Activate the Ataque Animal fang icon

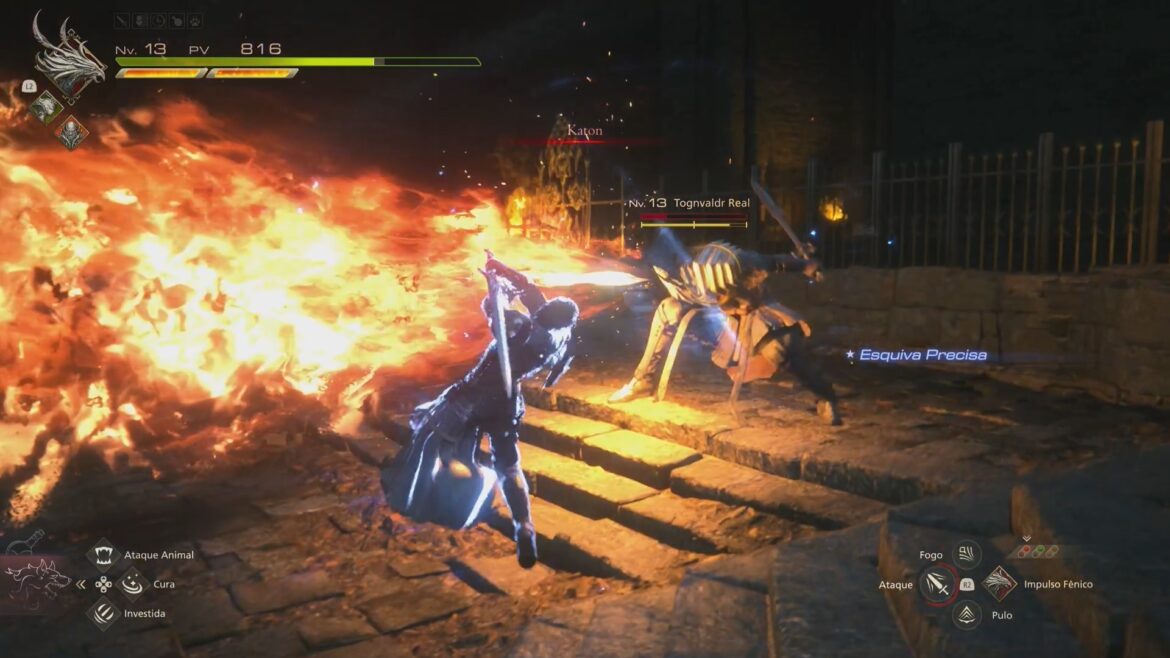pos(105,555)
